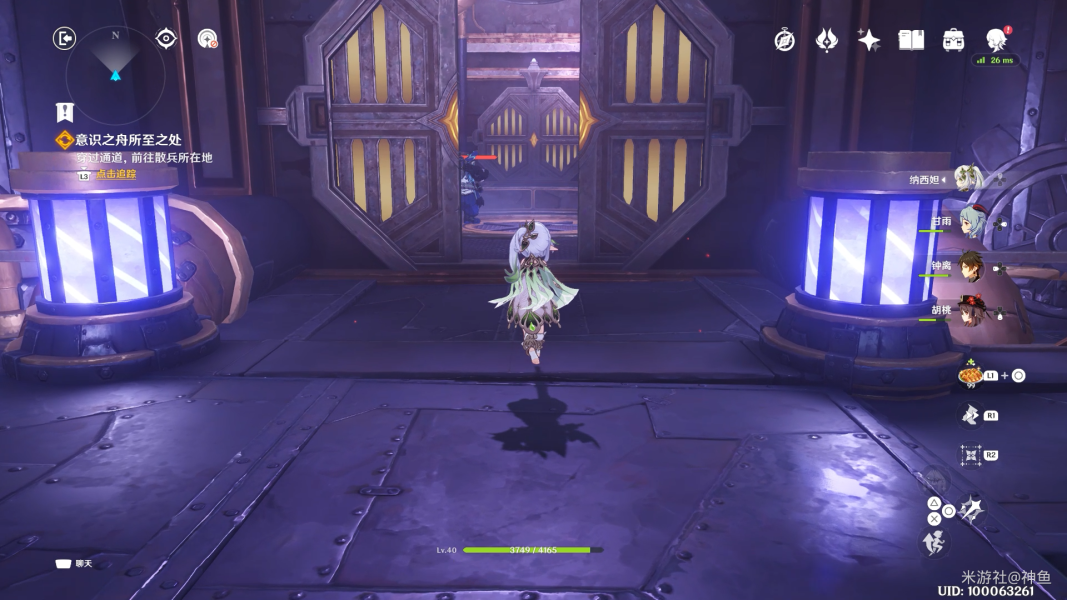Open the Paimon menu head icon

(x=996, y=40)
